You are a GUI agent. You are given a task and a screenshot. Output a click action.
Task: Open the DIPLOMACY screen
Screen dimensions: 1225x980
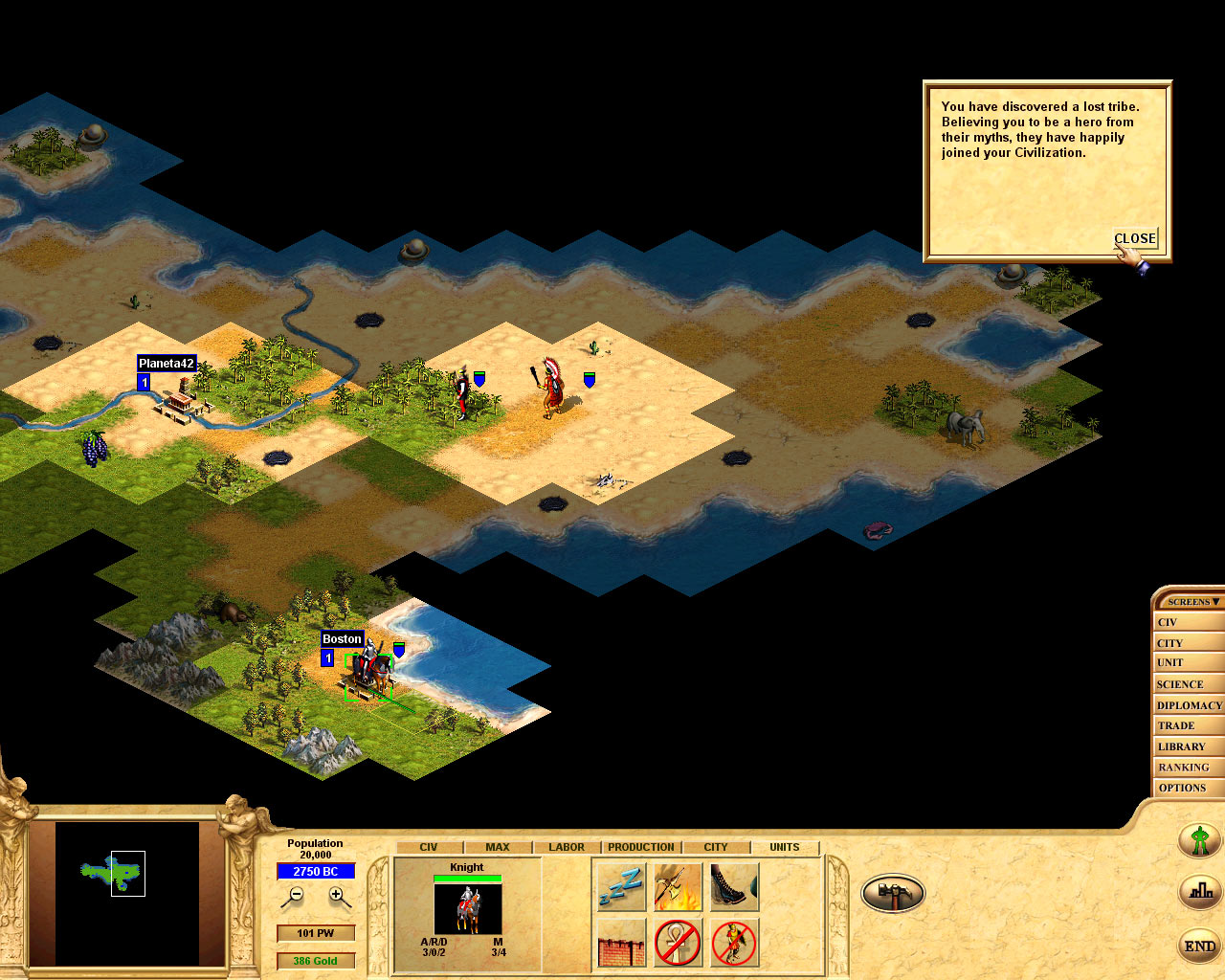point(1189,704)
